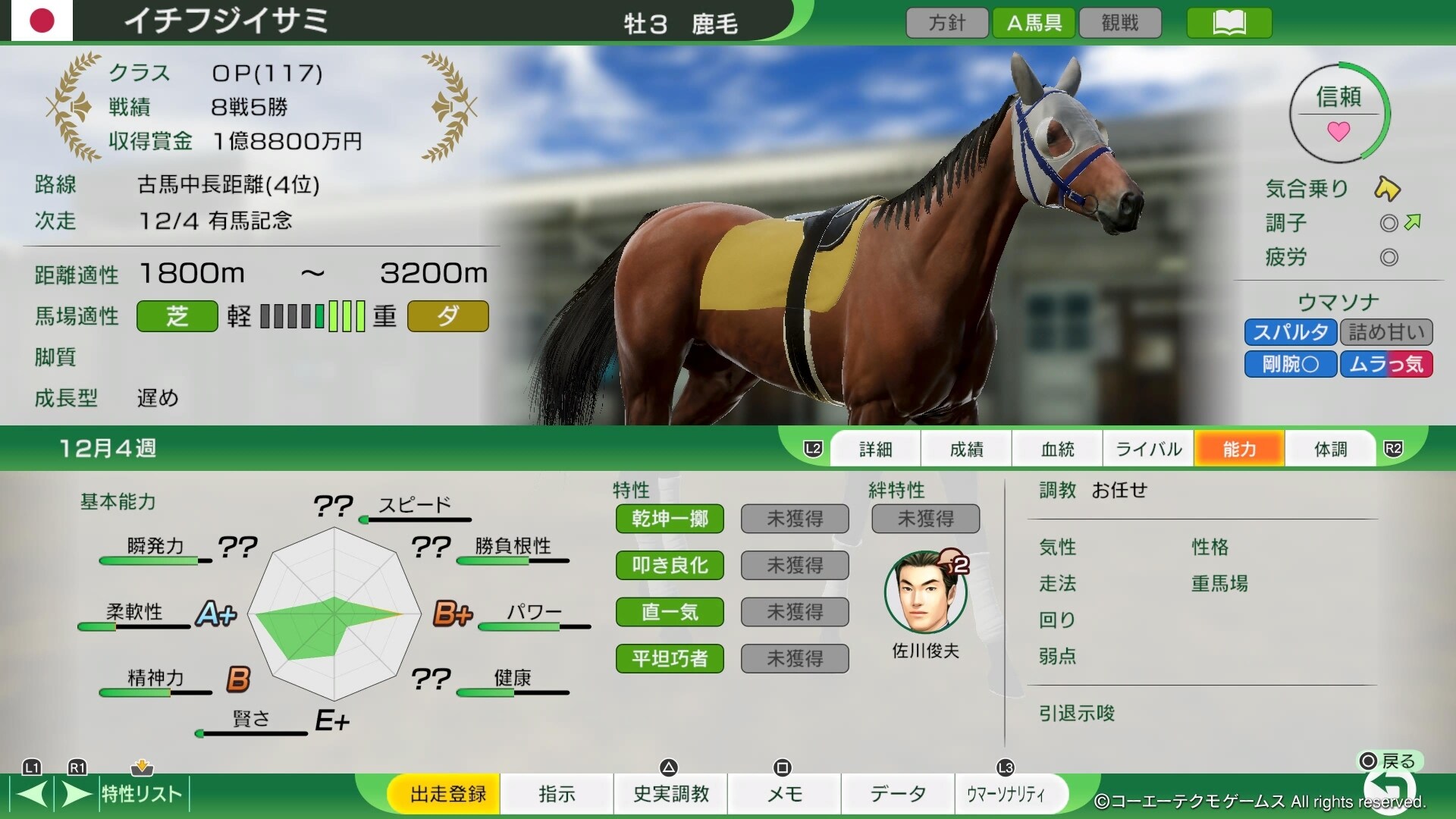Open the 体調 tab
The width and height of the screenshot is (1456, 819).
click(x=1329, y=448)
